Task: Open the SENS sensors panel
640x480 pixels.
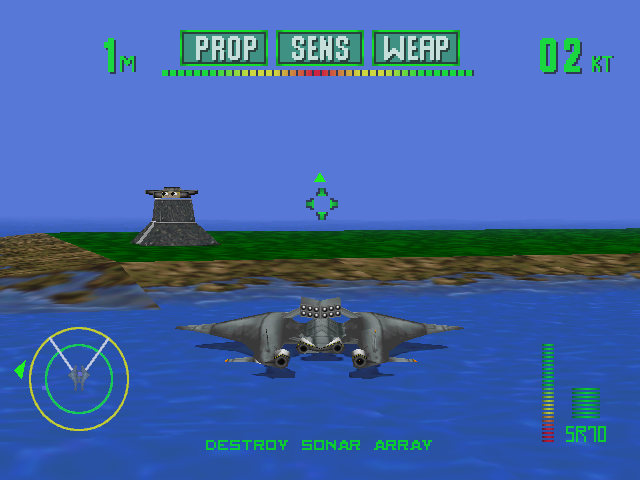Action: [x=320, y=48]
